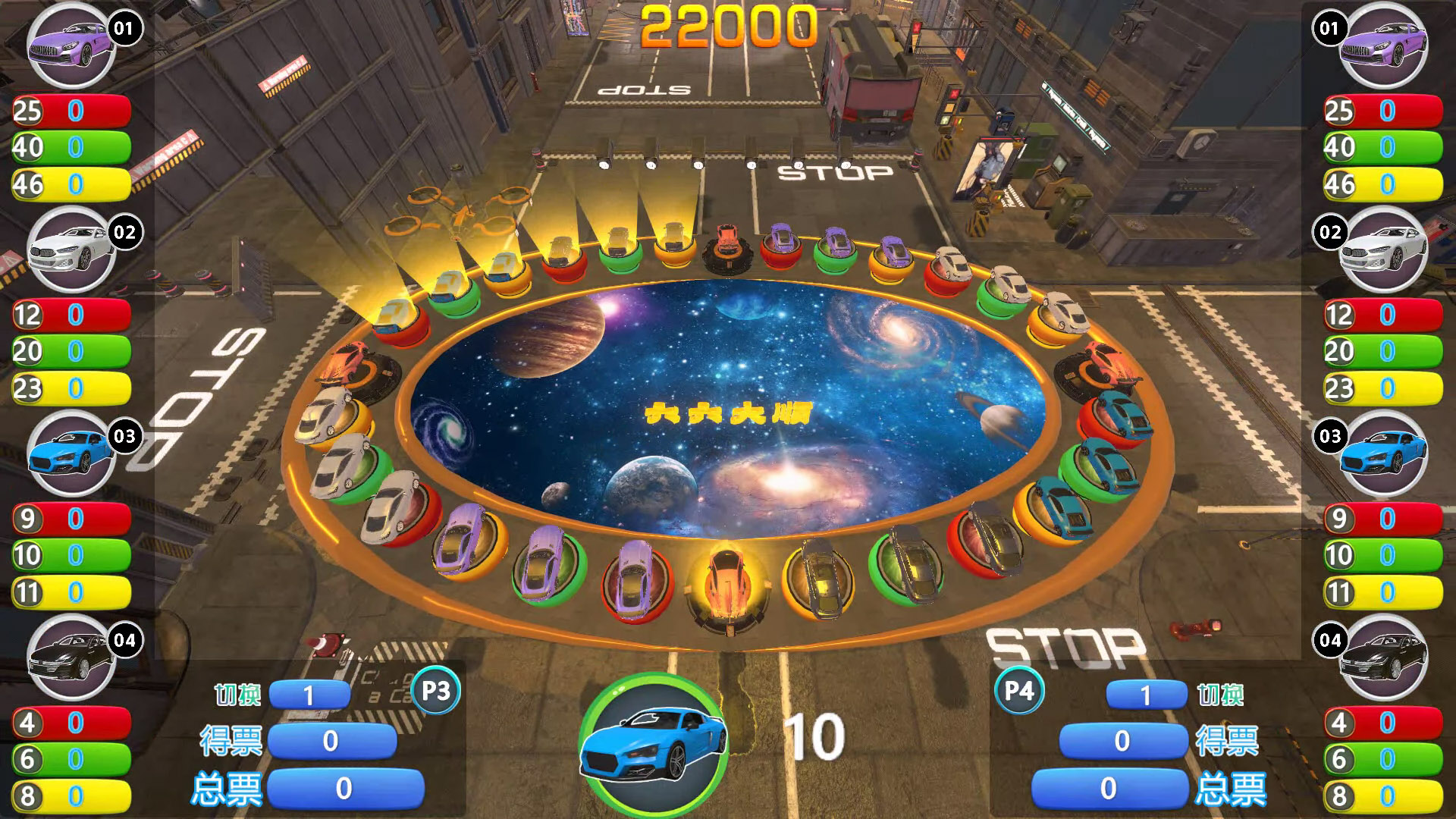The image size is (1456, 819).
Task: Click the large blue car icon at bottom center
Action: [x=653, y=741]
